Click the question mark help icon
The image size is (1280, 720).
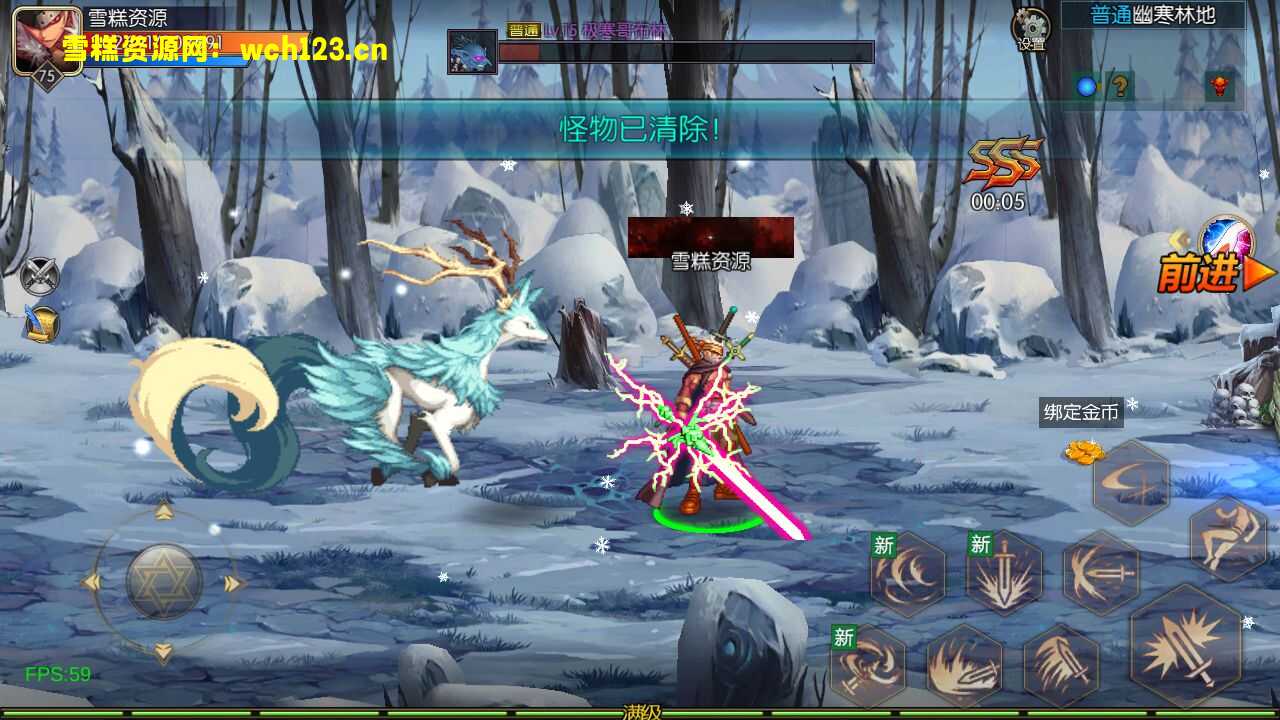tap(1120, 85)
